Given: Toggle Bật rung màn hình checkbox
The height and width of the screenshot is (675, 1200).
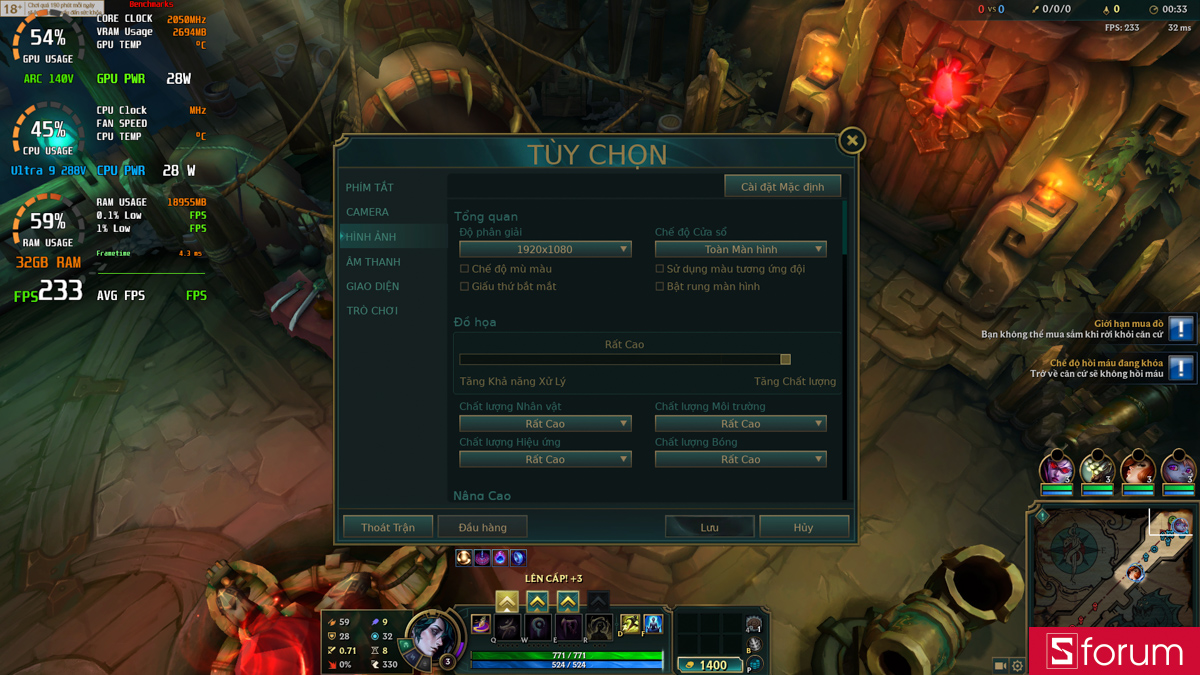Looking at the screenshot, I should [659, 287].
